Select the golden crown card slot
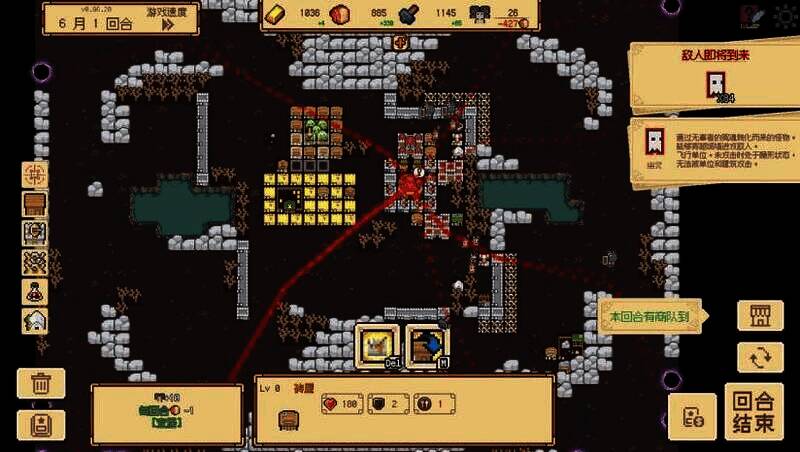Screen dimensions: 800x452 tap(379, 346)
